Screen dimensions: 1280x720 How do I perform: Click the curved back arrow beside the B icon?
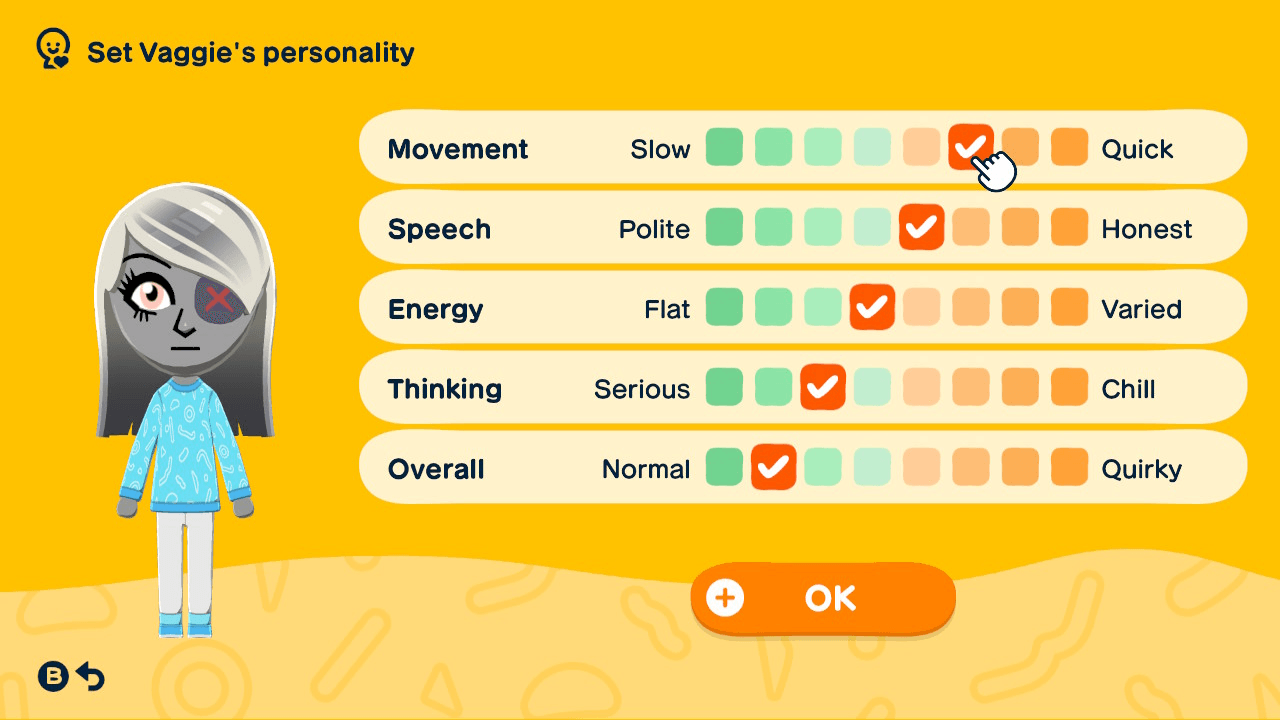91,677
